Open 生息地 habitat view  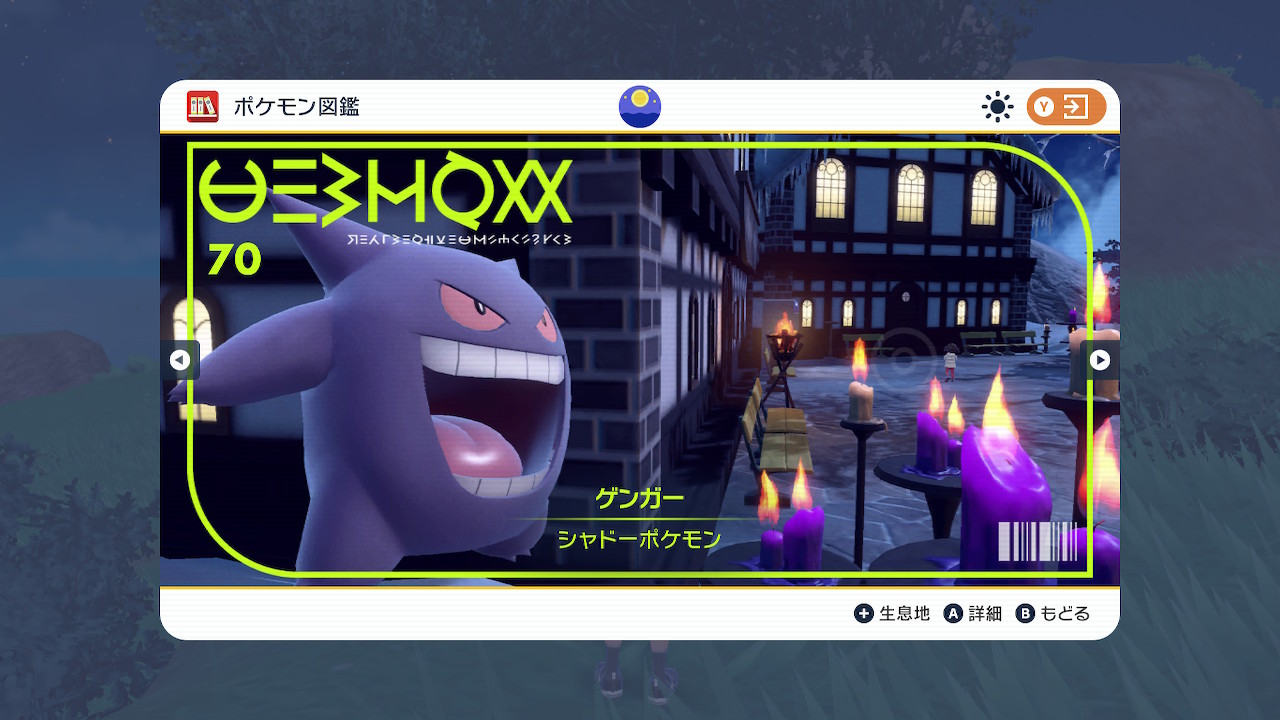tap(892, 613)
